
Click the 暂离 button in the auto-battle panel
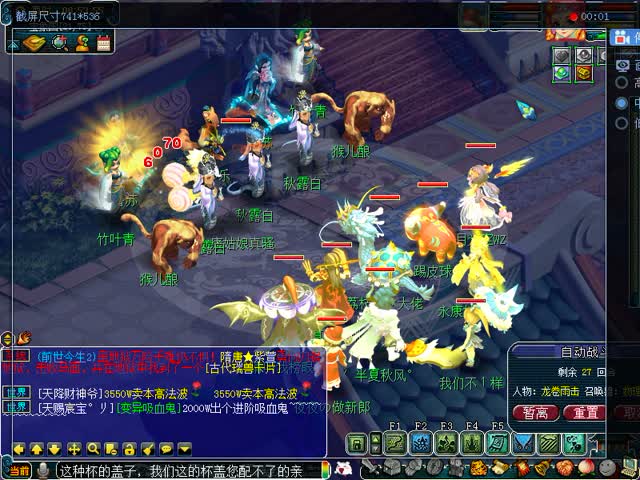535,412
